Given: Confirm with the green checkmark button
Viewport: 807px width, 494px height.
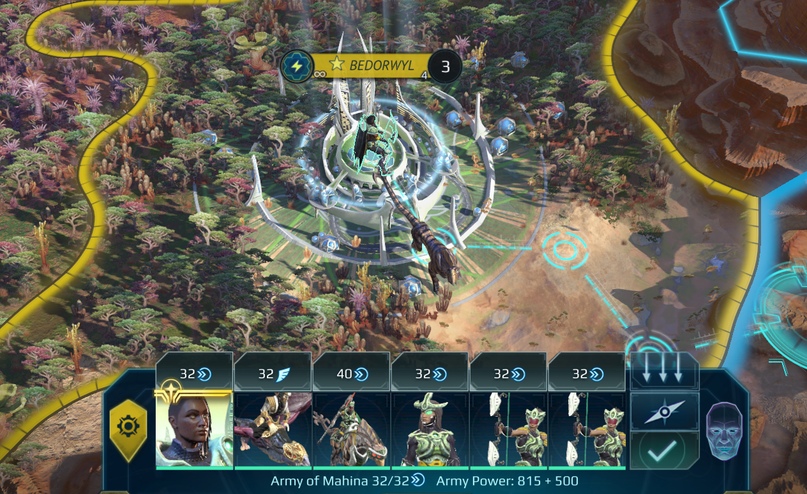Looking at the screenshot, I should point(664,451).
